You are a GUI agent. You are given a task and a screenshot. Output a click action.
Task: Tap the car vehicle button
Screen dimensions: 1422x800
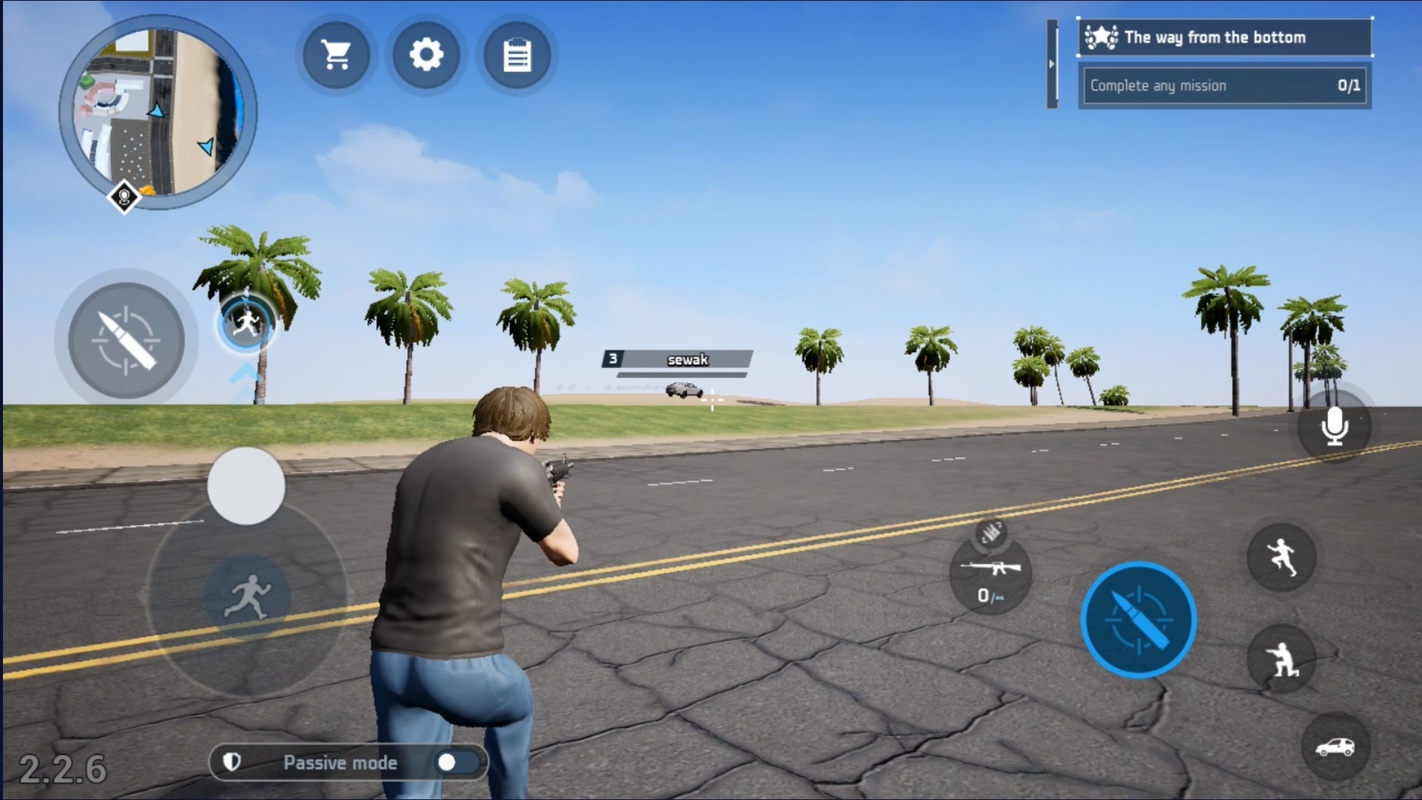point(1335,747)
